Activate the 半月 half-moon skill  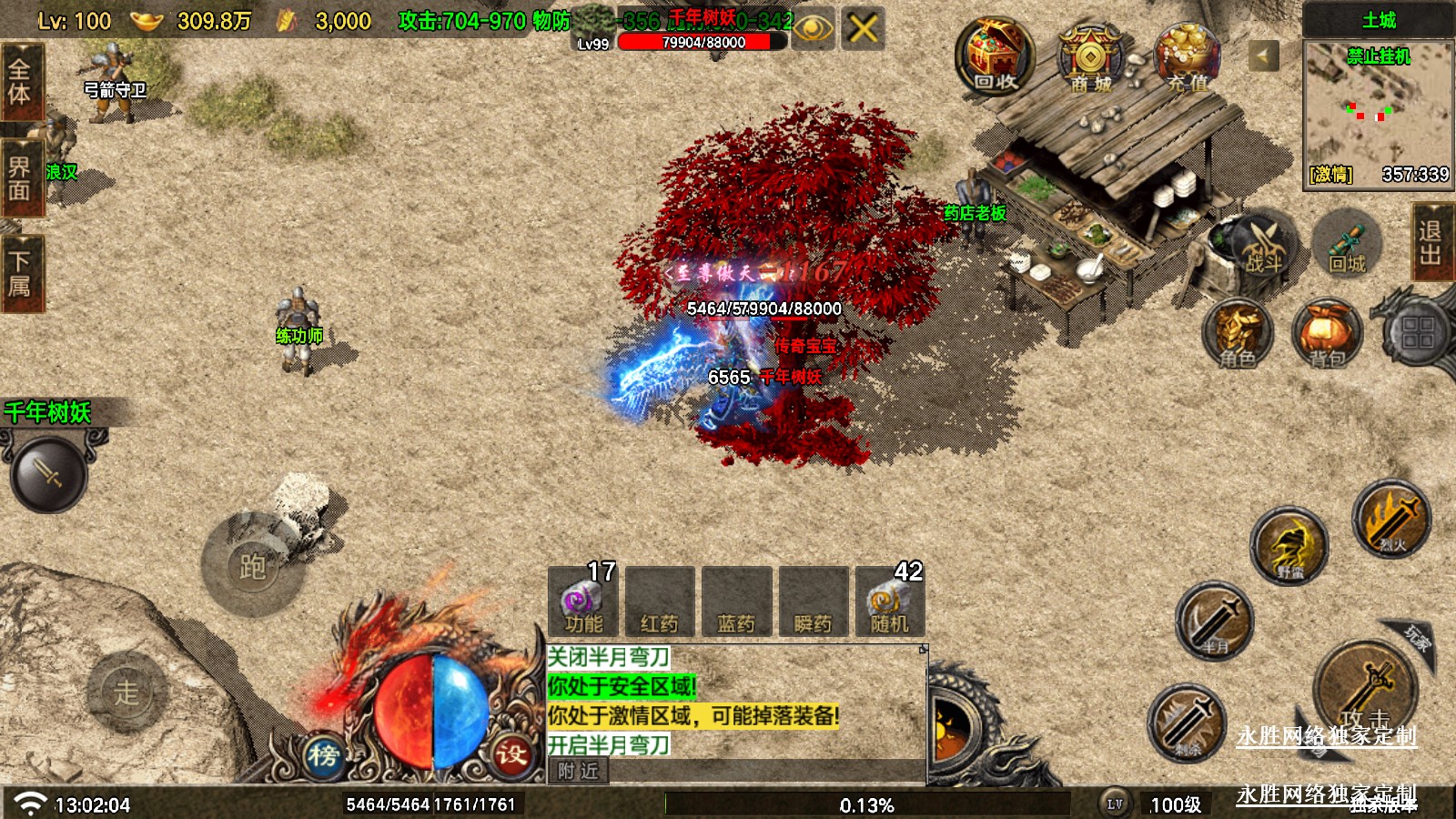(1215, 622)
